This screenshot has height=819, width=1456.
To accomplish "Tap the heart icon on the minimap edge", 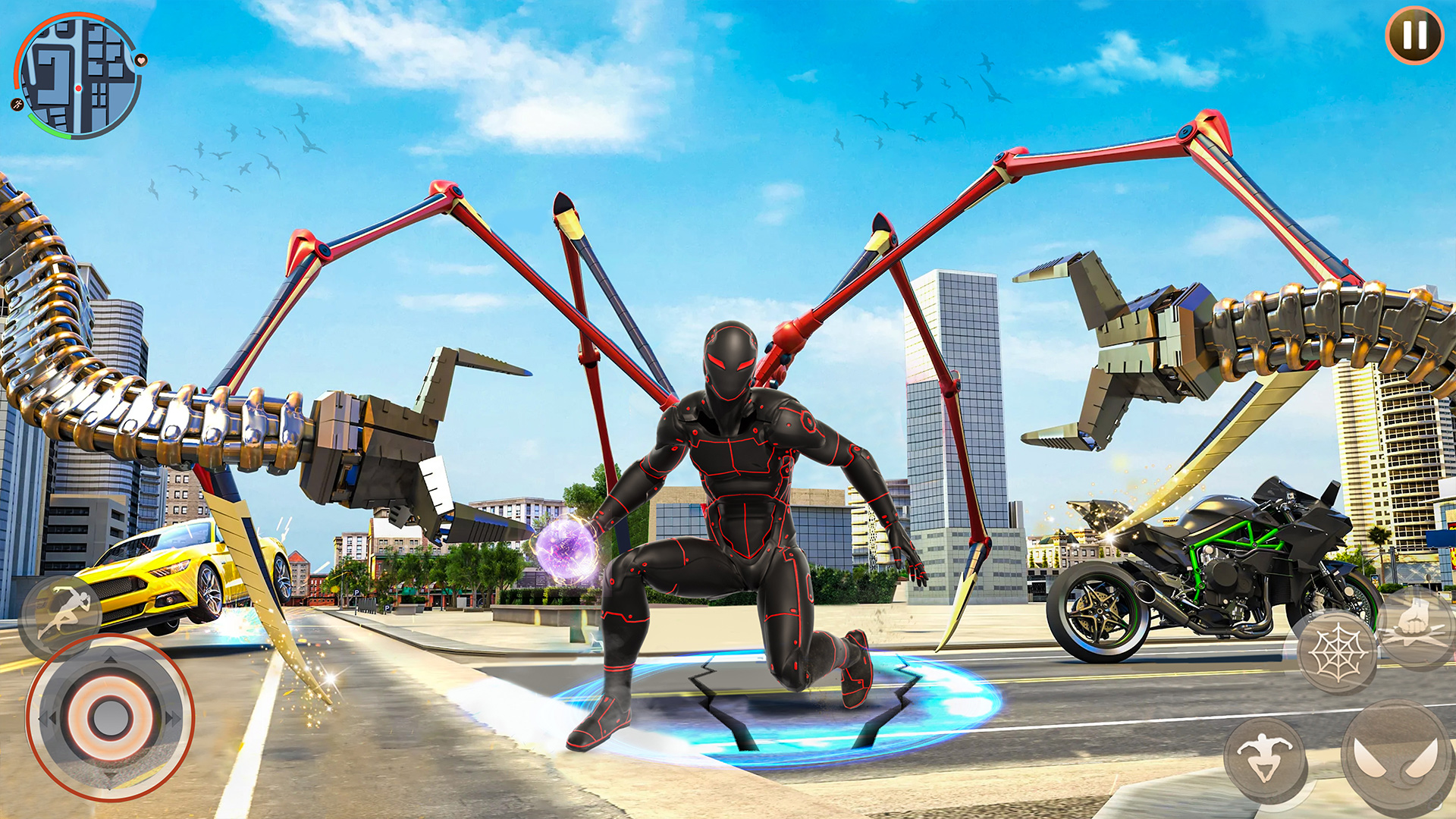I will click(140, 61).
